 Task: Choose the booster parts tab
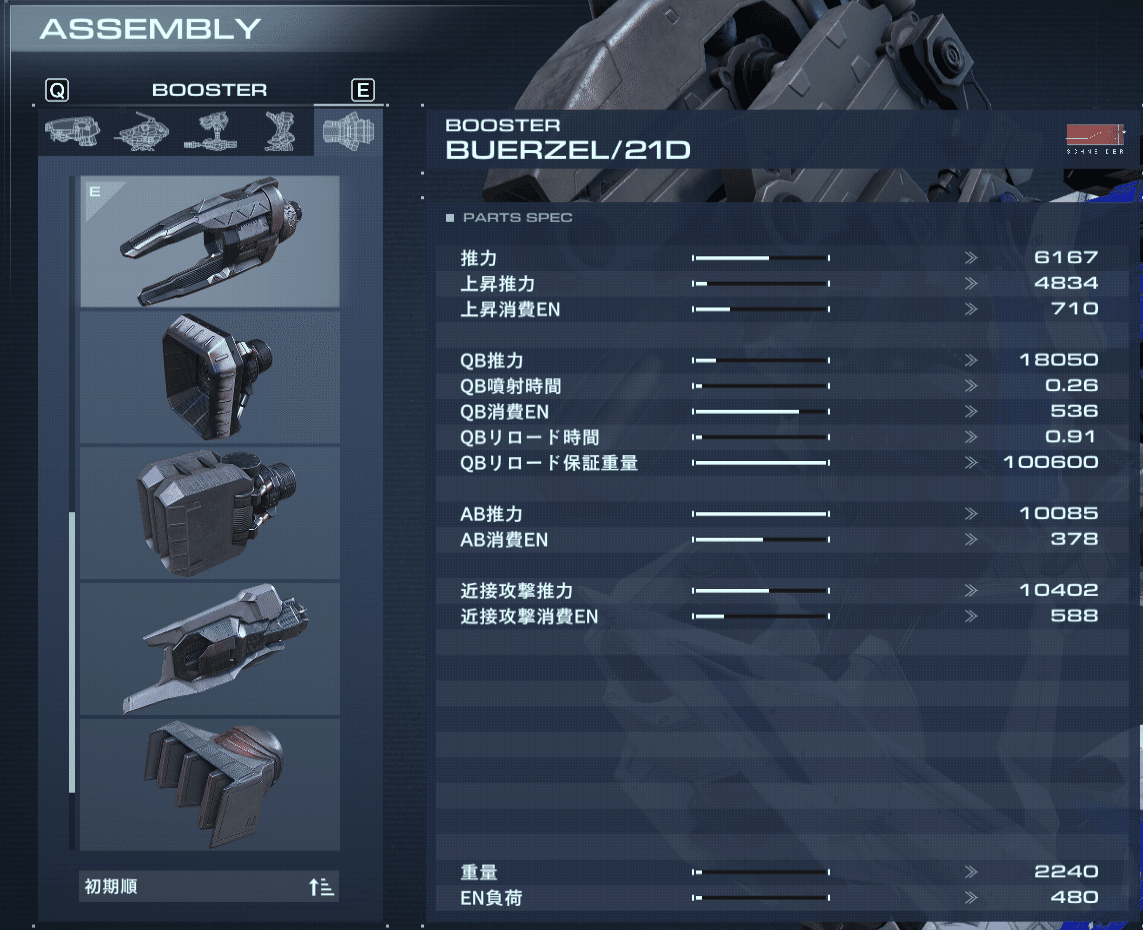tap(348, 130)
